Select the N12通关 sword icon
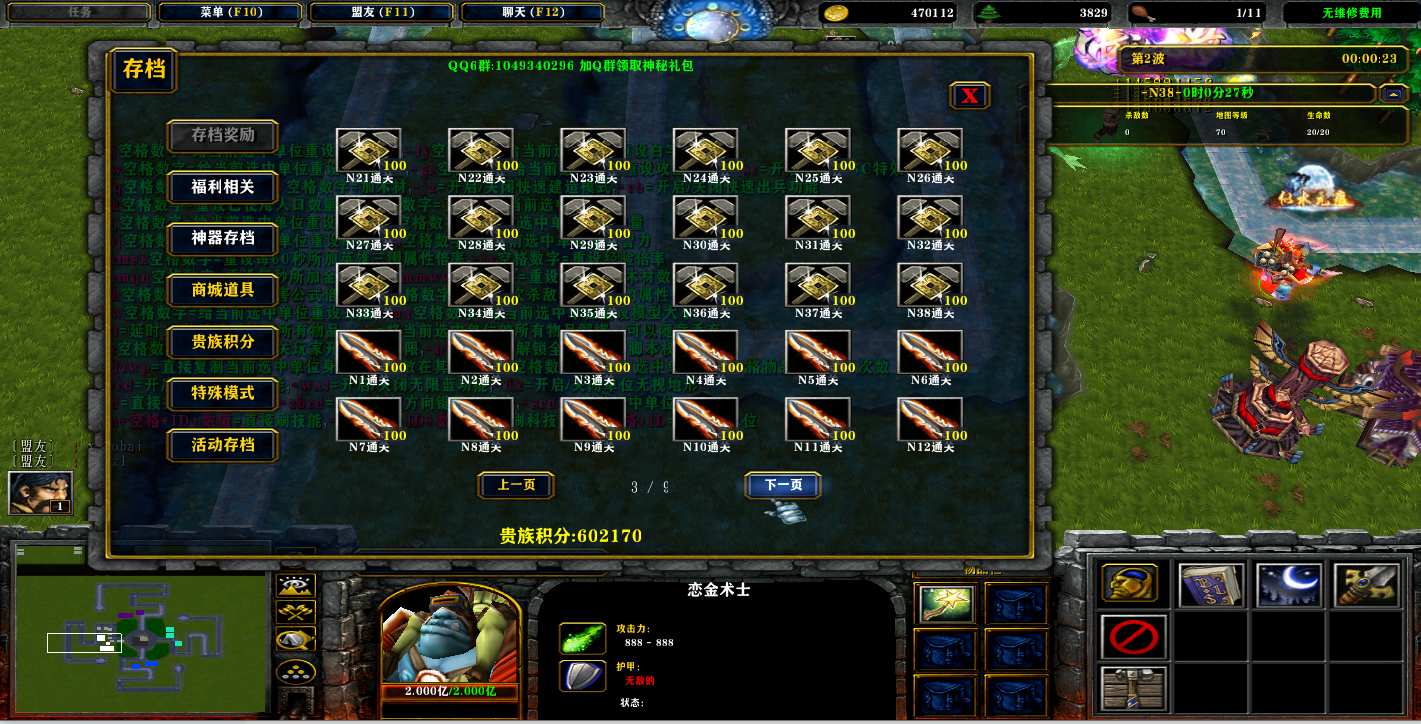1421x724 pixels. pos(930,419)
